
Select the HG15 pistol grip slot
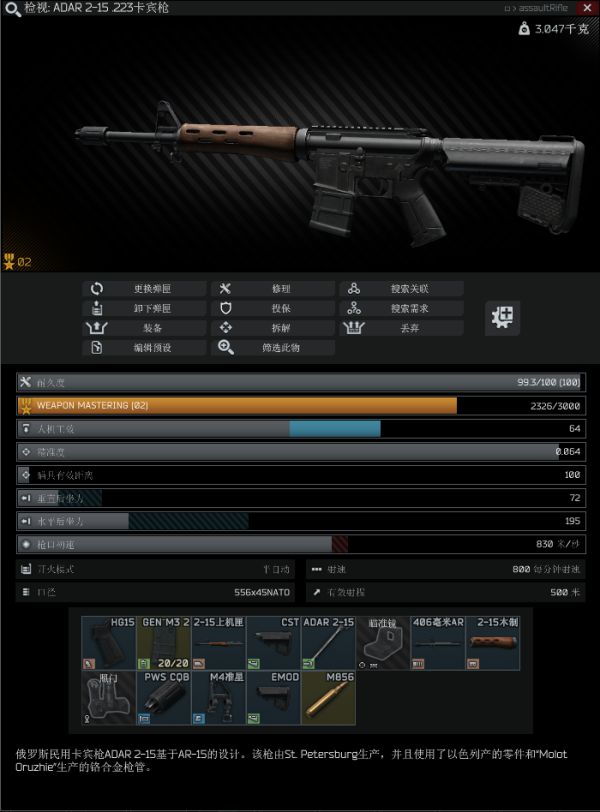[108, 642]
